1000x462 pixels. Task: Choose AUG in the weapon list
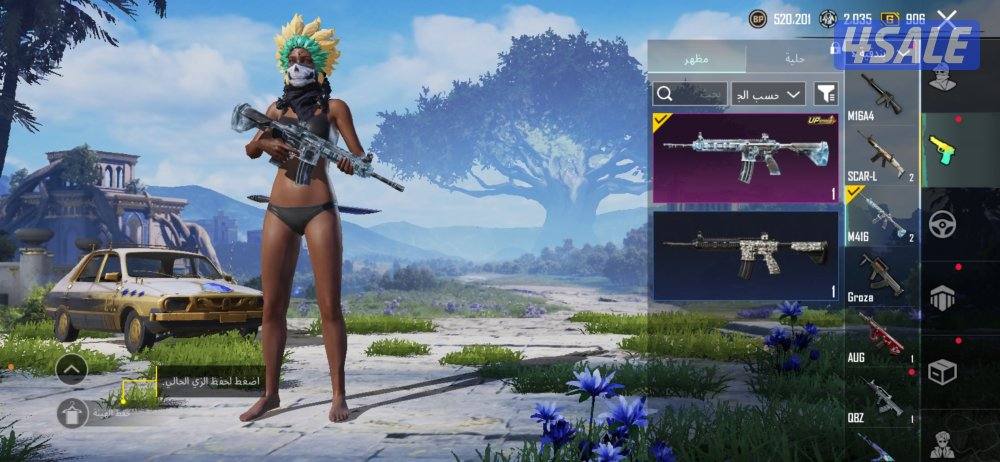coord(881,335)
